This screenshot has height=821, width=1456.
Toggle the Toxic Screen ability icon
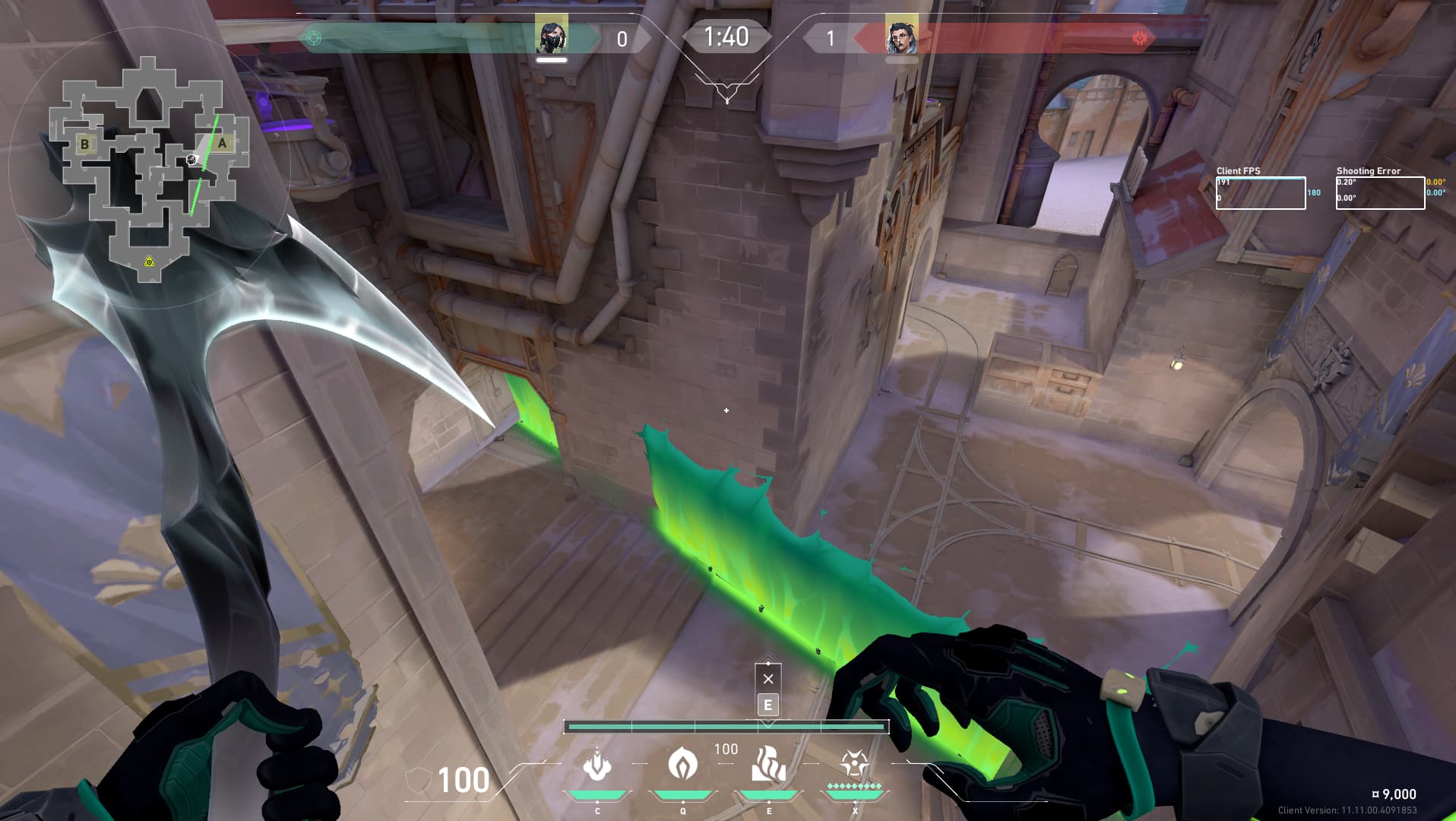(x=768, y=765)
